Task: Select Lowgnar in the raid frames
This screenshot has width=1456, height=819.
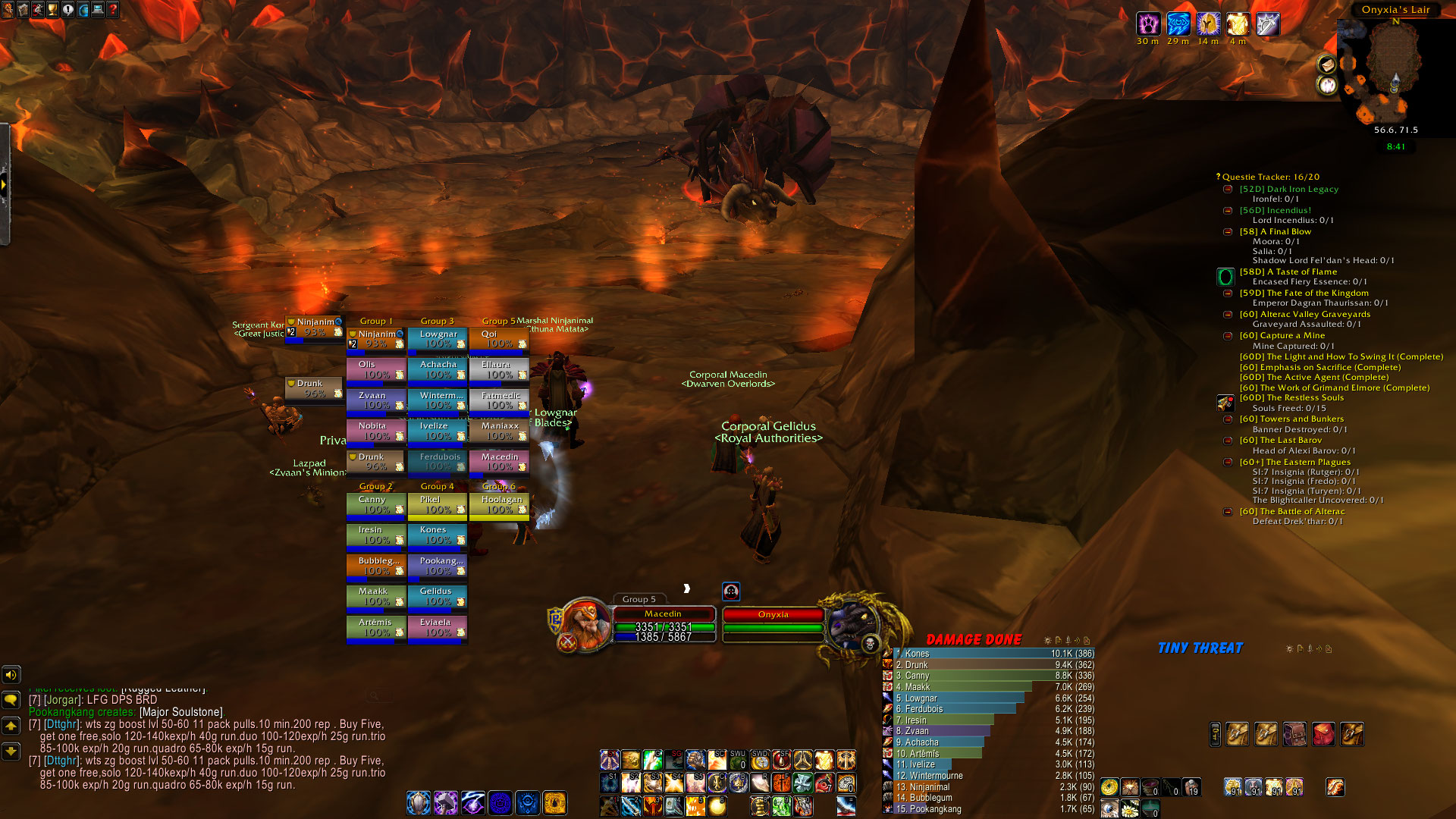Action: [x=437, y=339]
